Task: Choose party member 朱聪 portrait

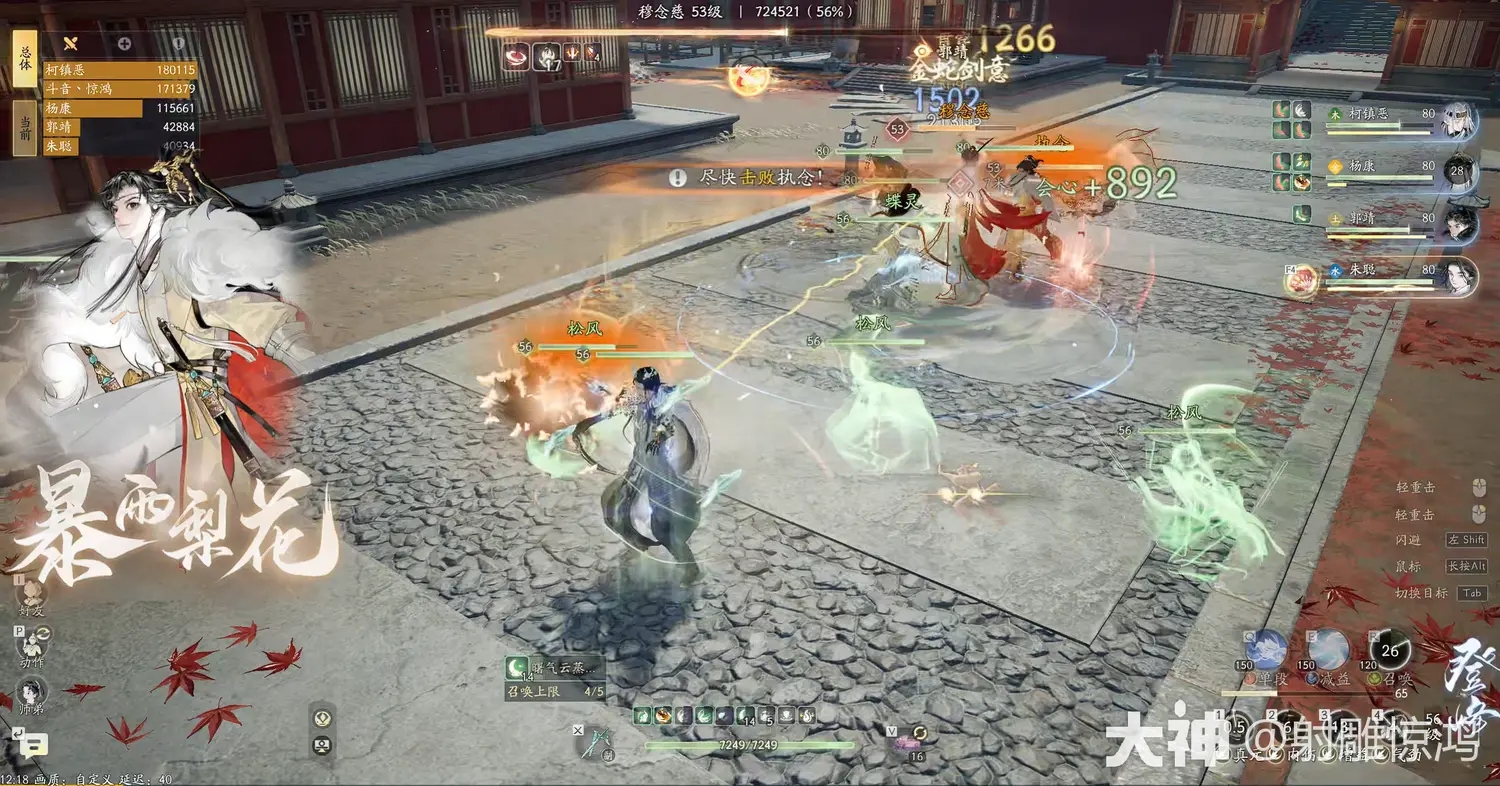Action: tap(1460, 276)
